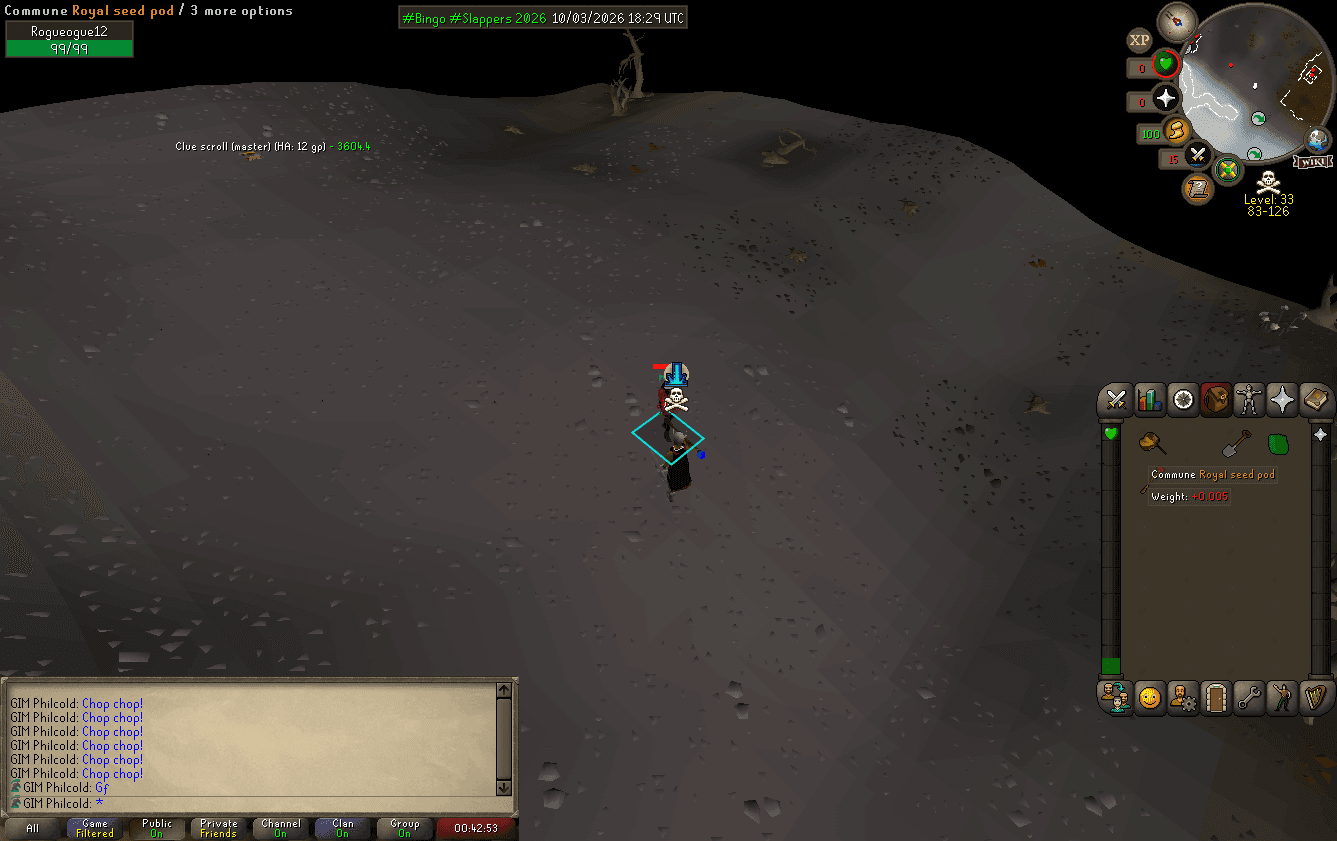
Task: Toggle run with the boot energy orb
Action: pos(1177,130)
